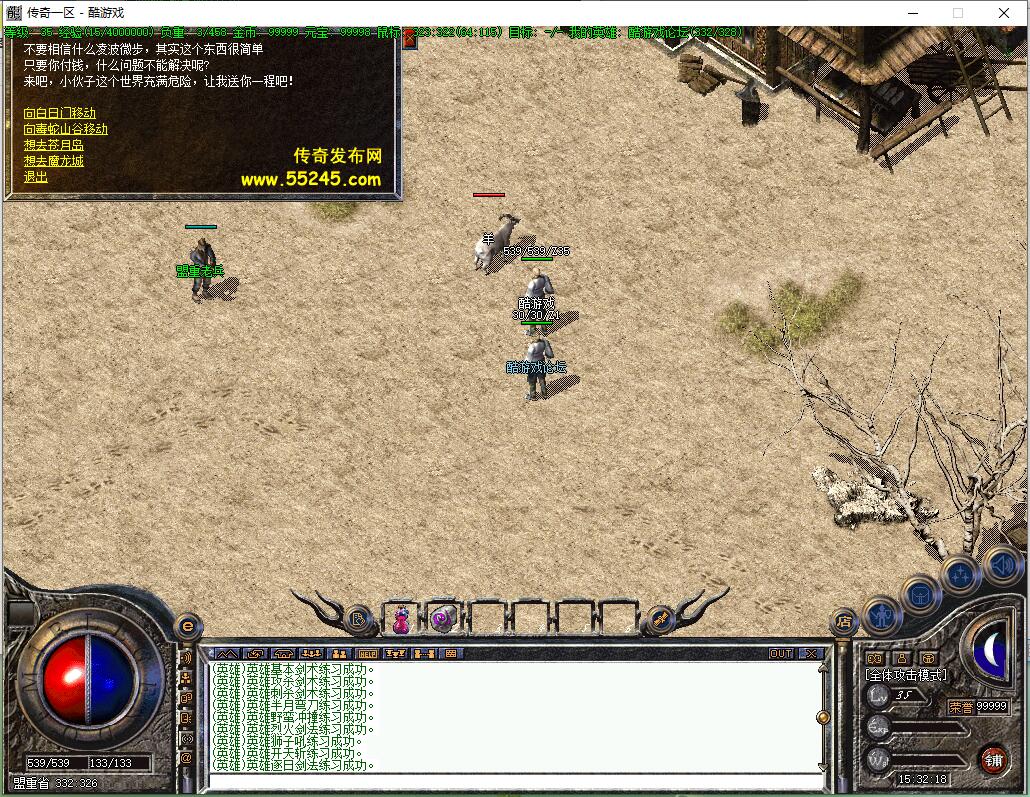The width and height of the screenshot is (1030, 797).
Task: Click 退出 to leave the dialogue
Action: click(35, 177)
